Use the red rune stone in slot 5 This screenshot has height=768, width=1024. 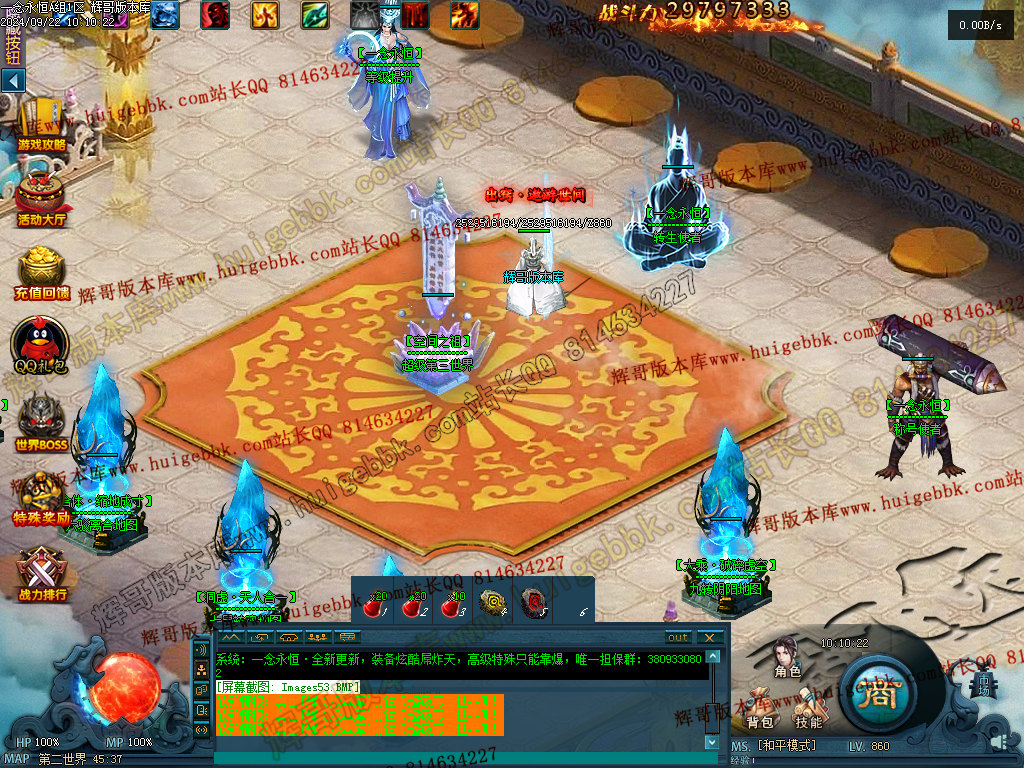(536, 602)
